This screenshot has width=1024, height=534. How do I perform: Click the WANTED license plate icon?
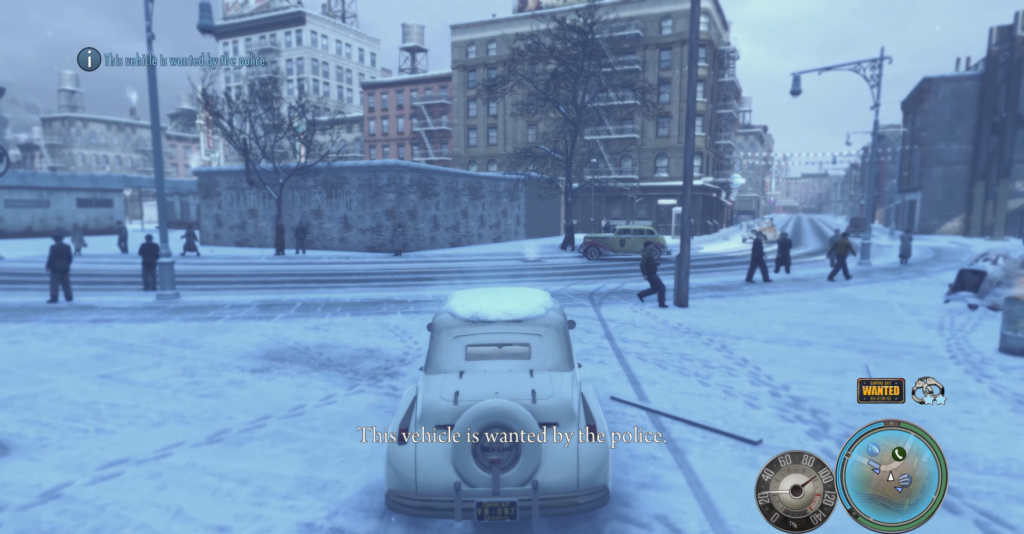coord(880,390)
